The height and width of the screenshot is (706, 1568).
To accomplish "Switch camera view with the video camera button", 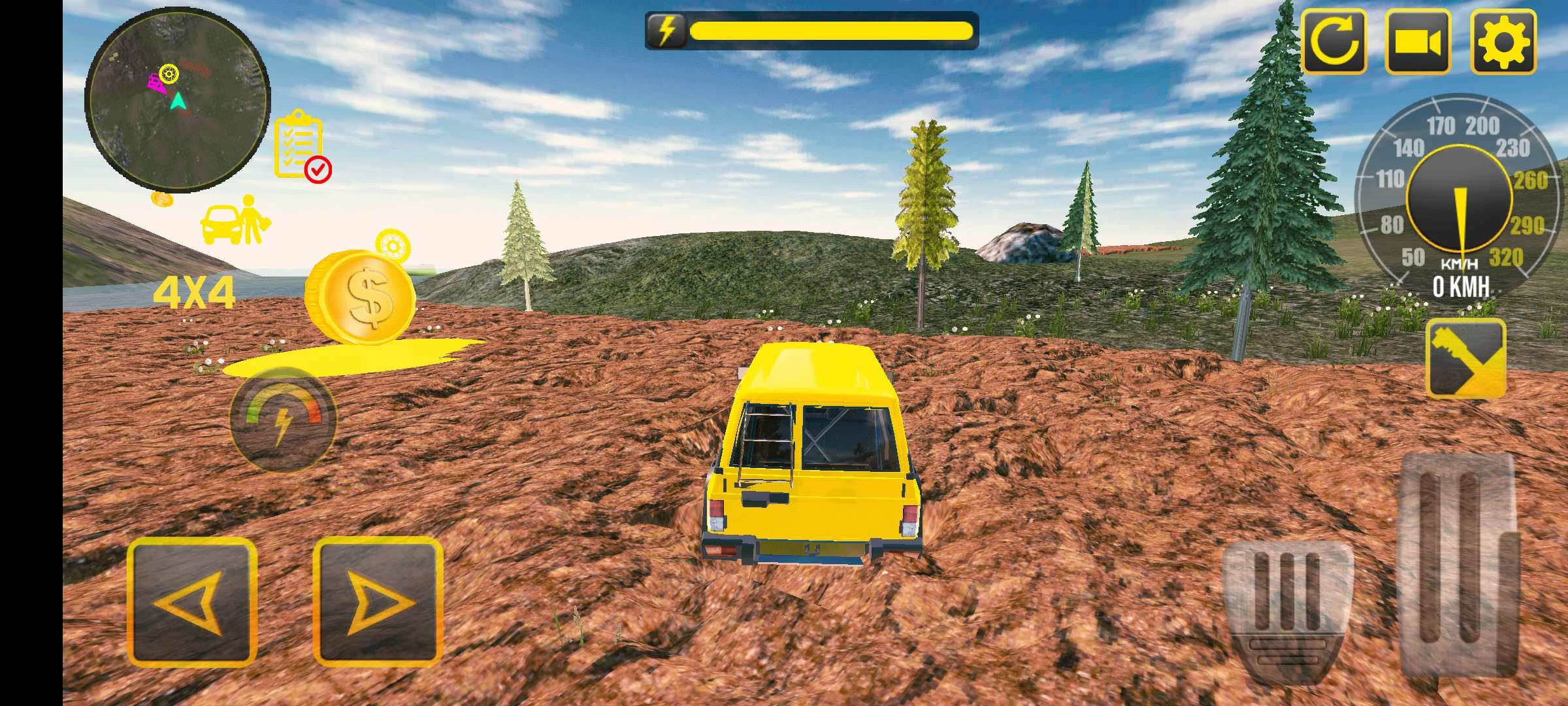I will point(1418,41).
